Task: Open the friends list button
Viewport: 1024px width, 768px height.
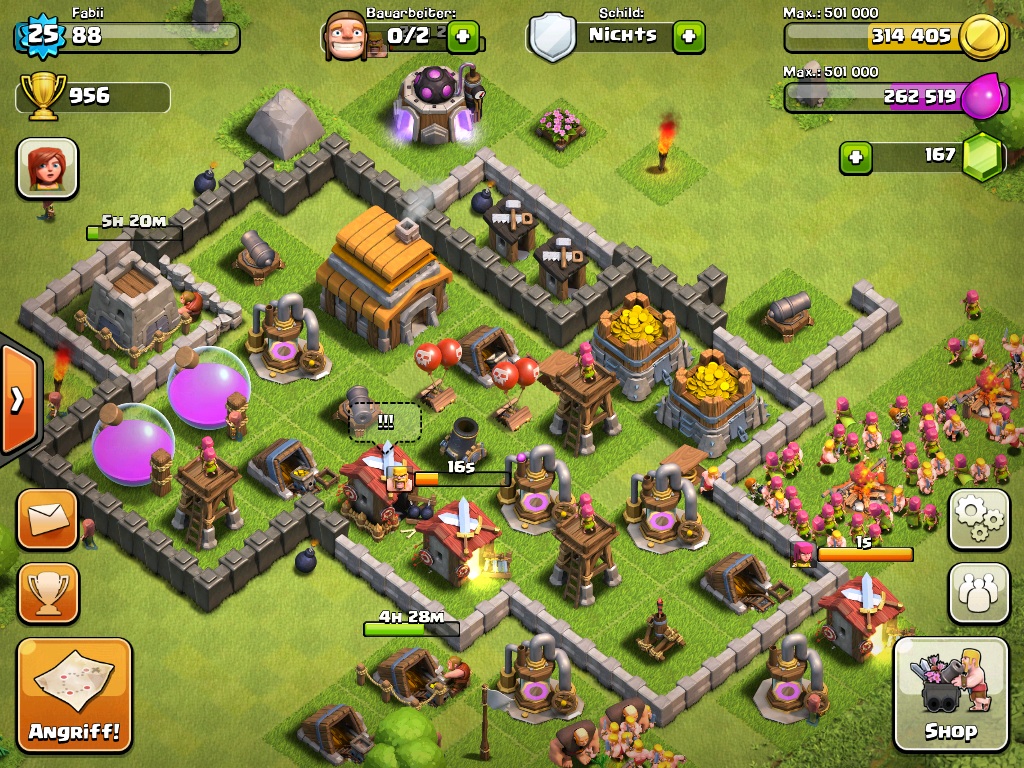Action: [978, 594]
